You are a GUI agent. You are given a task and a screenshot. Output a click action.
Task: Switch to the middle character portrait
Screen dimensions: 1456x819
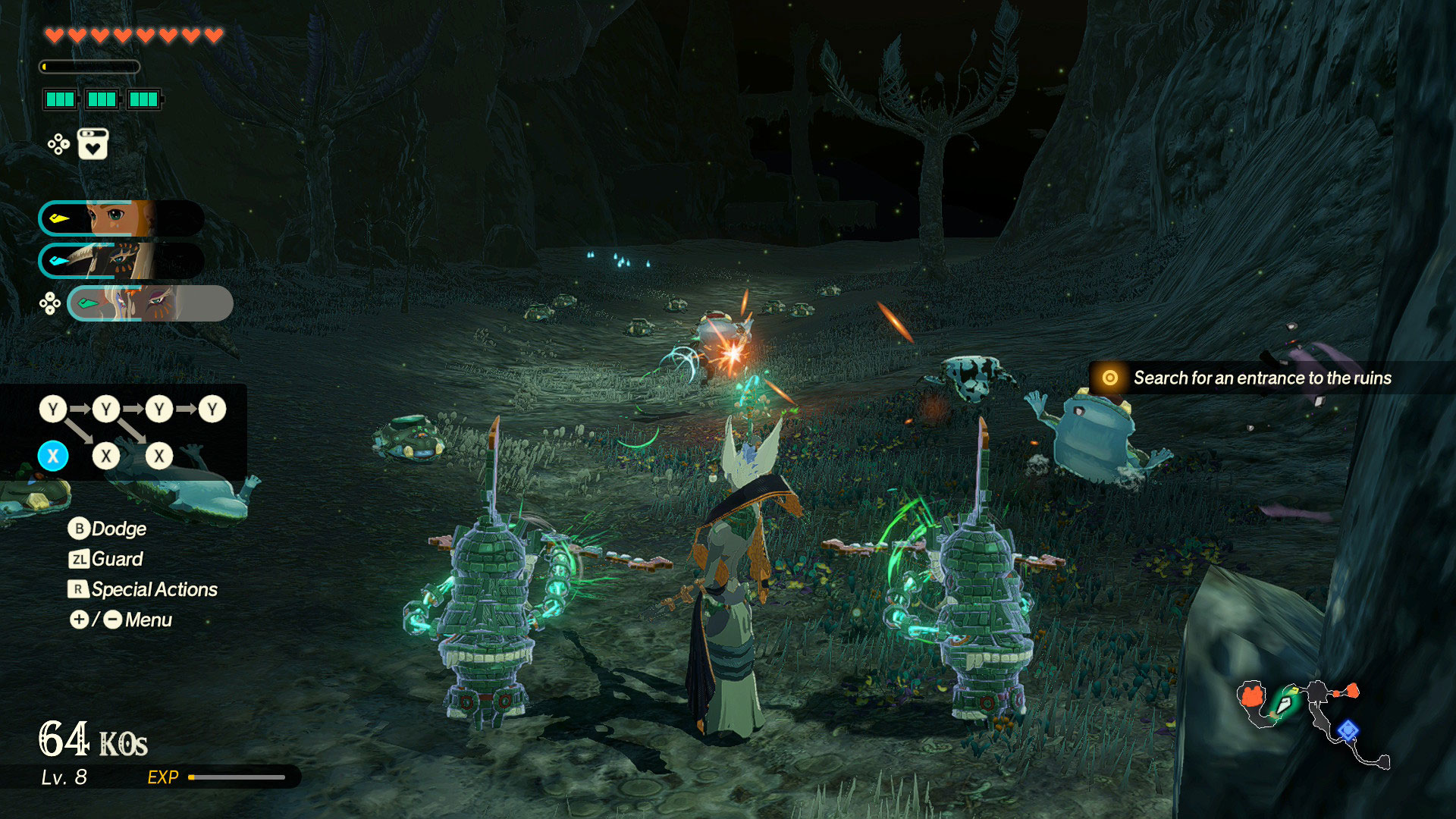coord(120,261)
